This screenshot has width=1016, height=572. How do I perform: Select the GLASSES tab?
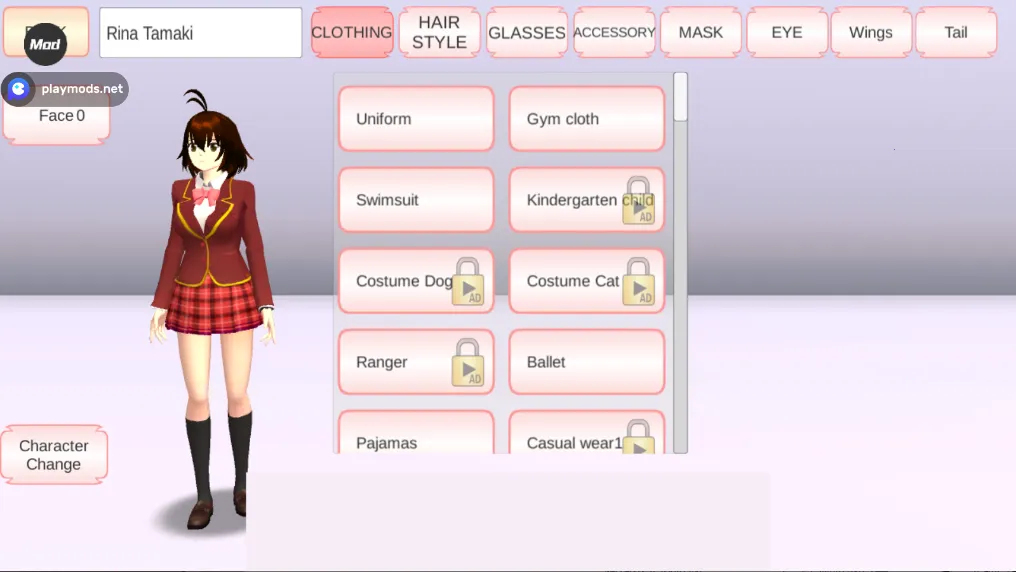pos(527,32)
